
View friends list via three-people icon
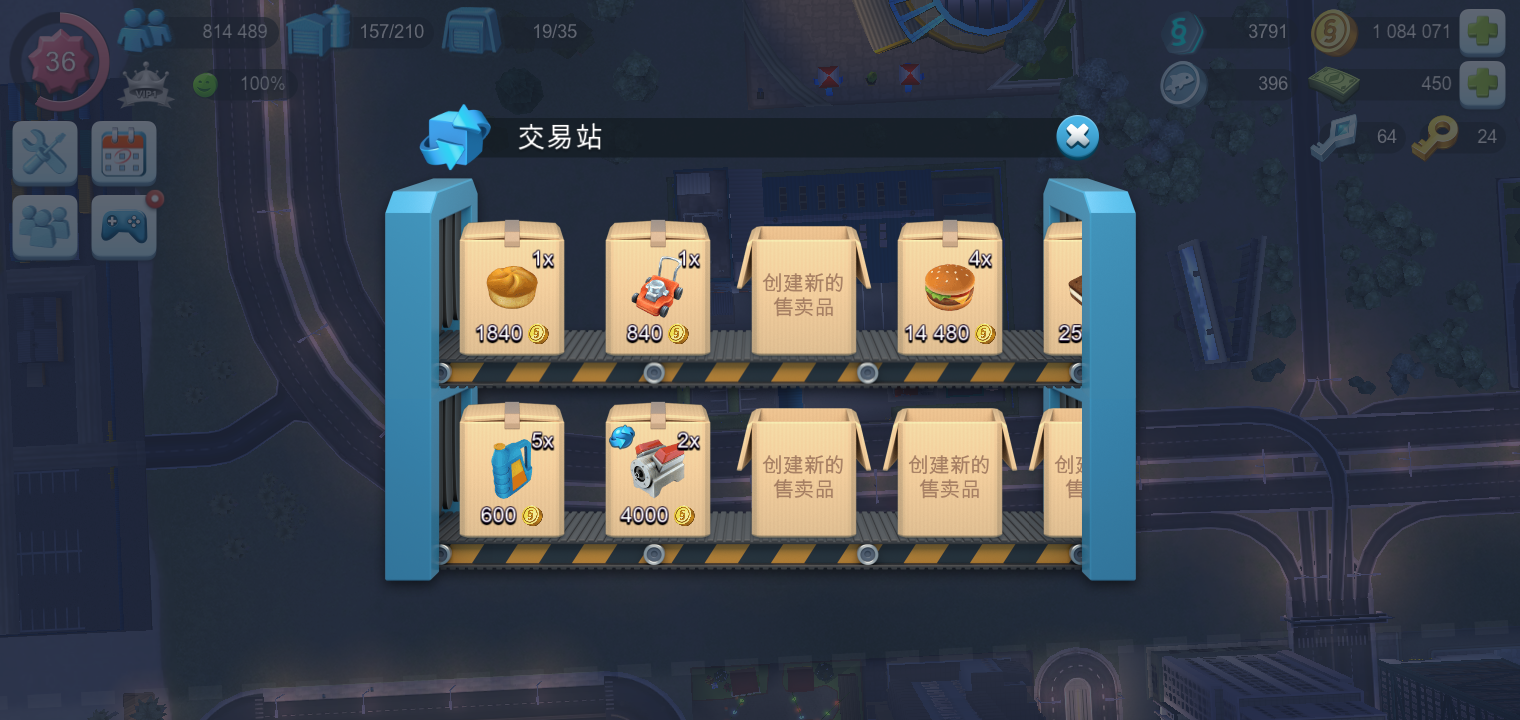(44, 225)
